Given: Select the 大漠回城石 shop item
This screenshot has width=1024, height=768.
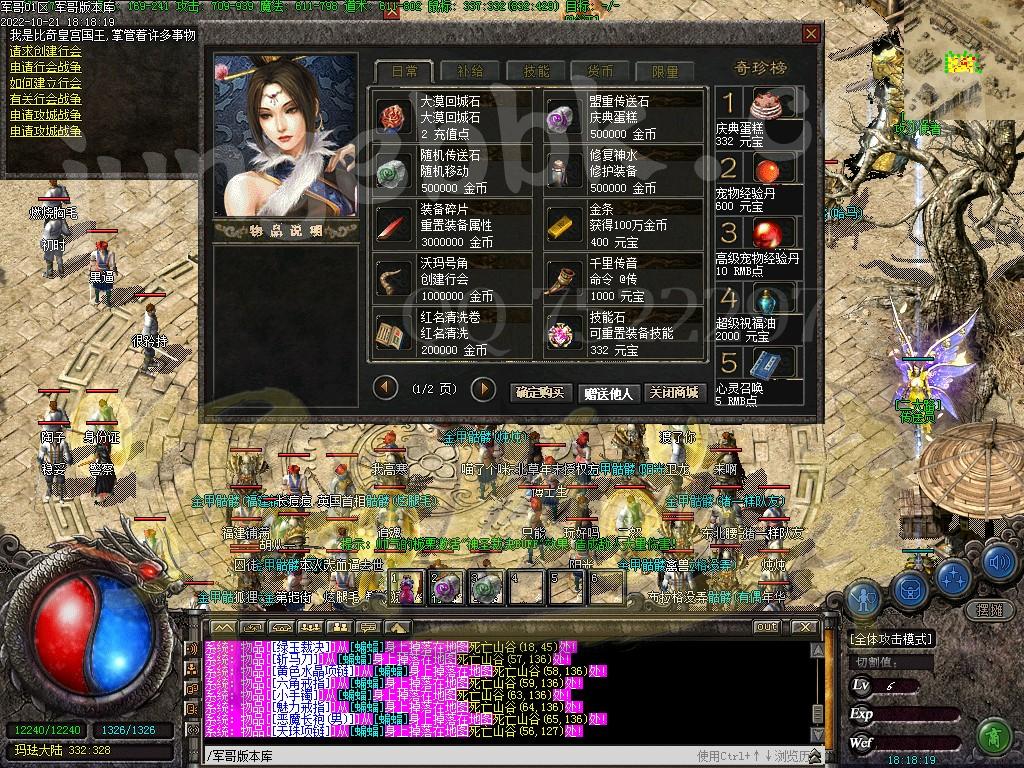Looking at the screenshot, I should 452,116.
